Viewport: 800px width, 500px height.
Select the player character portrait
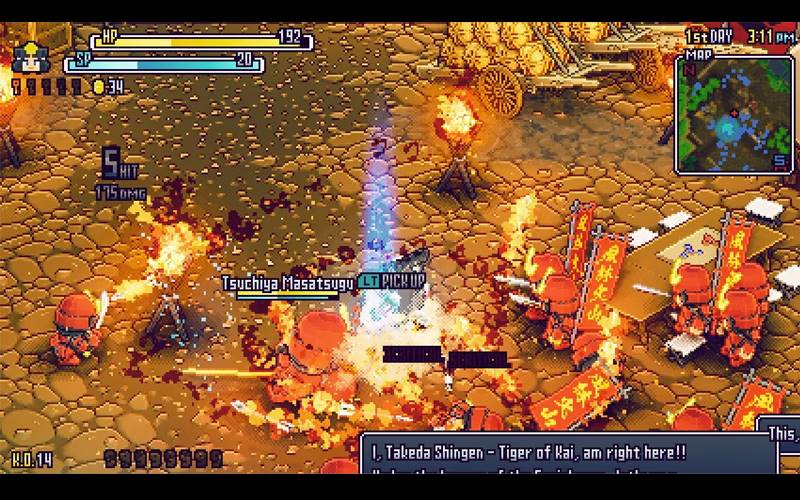pyautogui.click(x=27, y=56)
